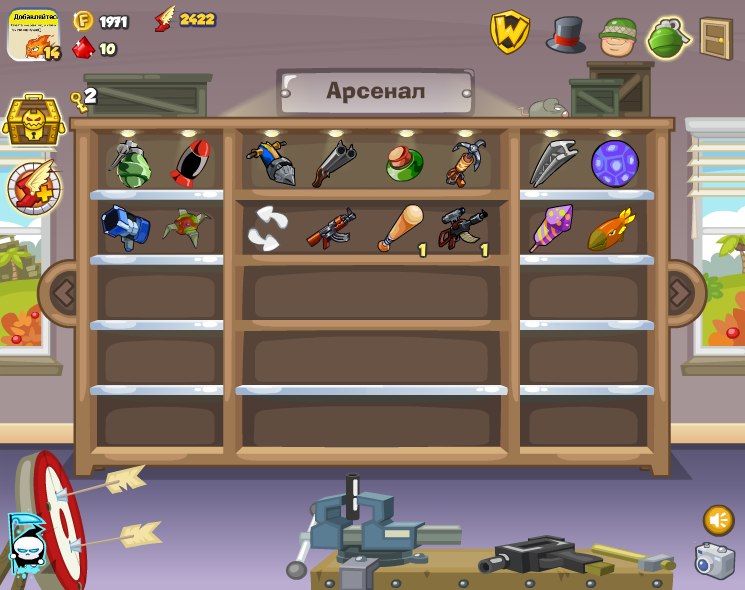The height and width of the screenshot is (590, 745).
Task: Go to the previous arsenal page
Action: (x=64, y=293)
